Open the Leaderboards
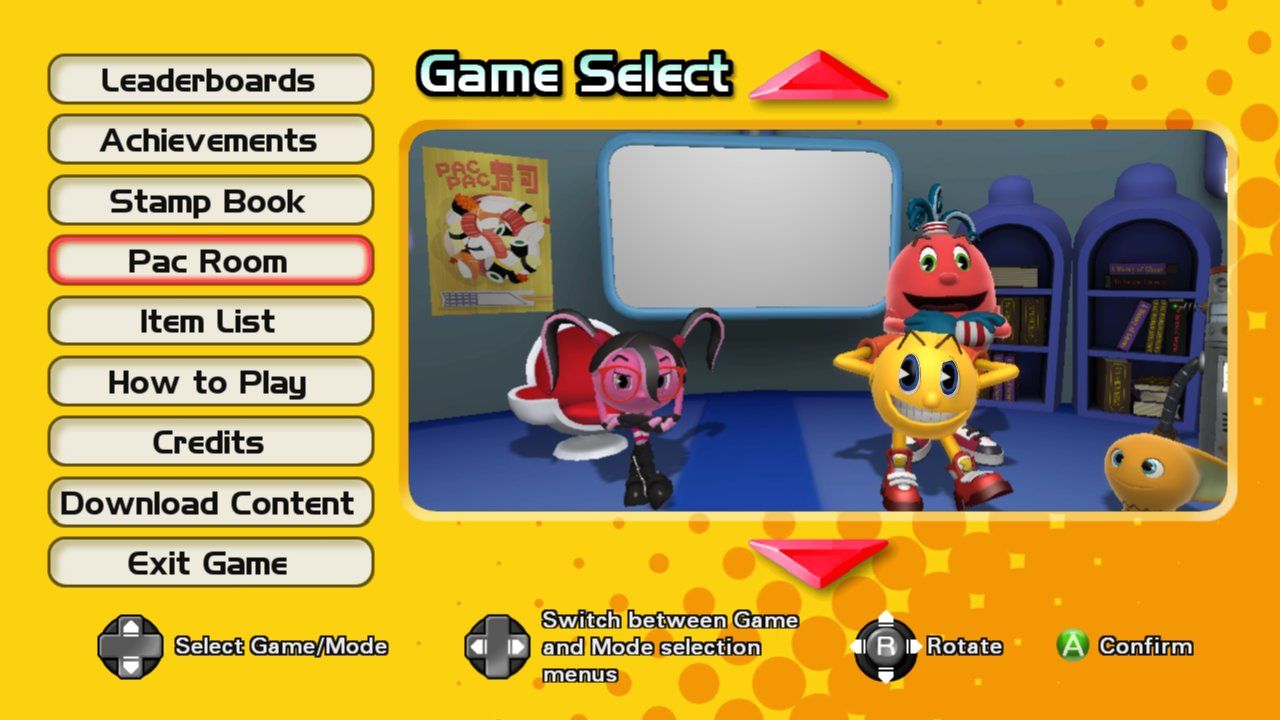1280x720 pixels. click(x=211, y=79)
